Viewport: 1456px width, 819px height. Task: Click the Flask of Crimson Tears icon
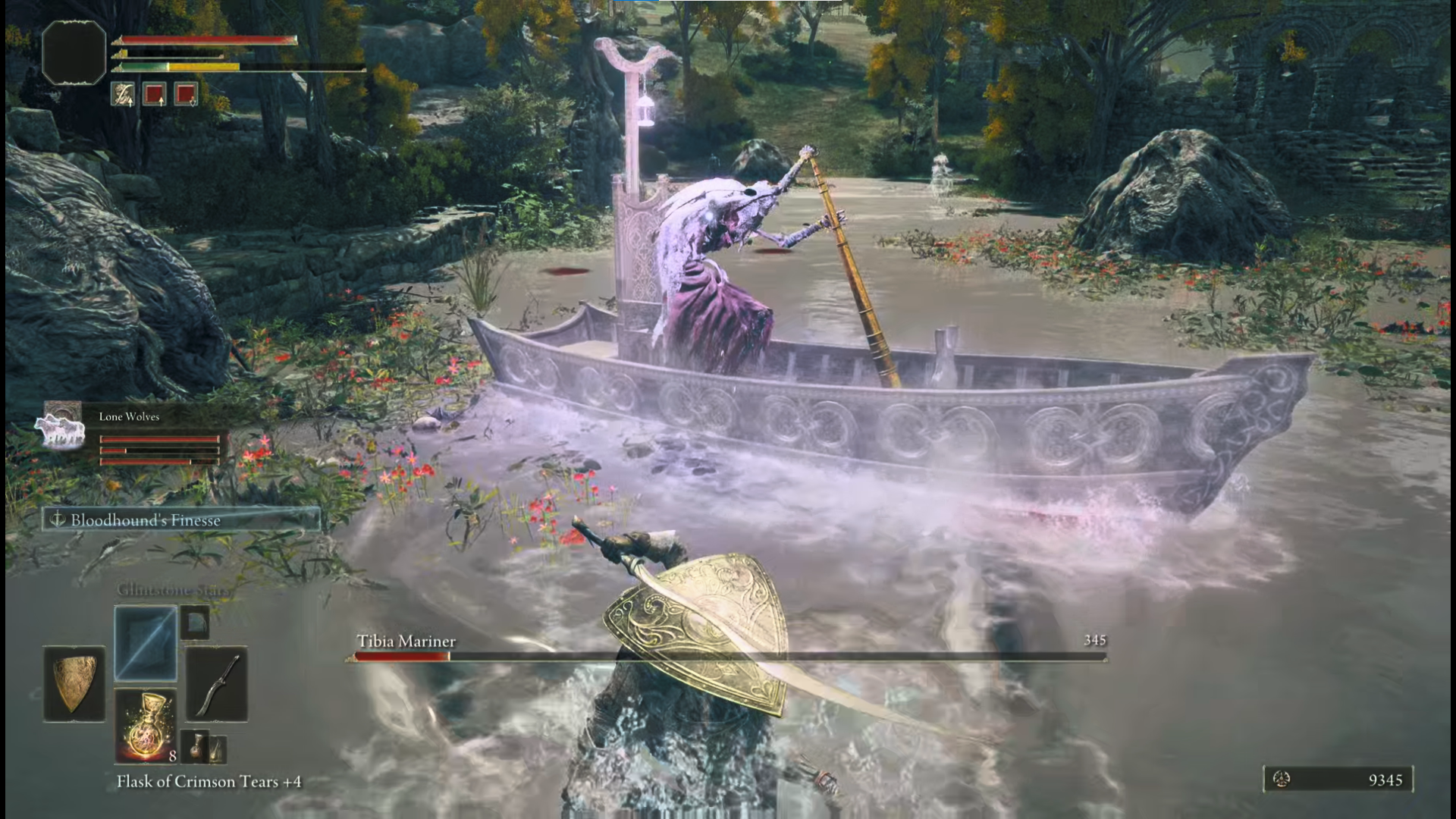point(145,726)
